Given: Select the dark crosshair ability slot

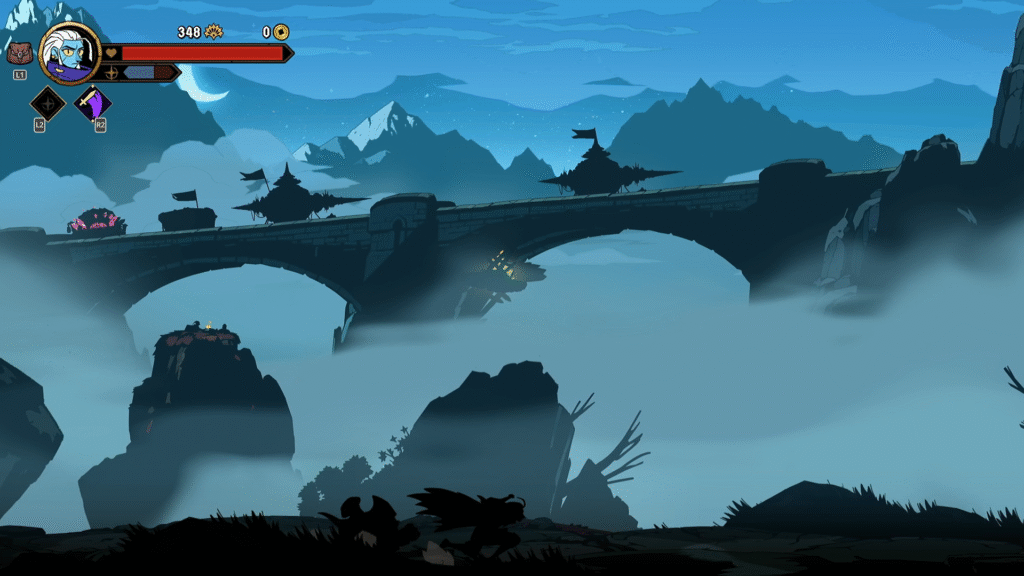Looking at the screenshot, I should pos(47,102).
